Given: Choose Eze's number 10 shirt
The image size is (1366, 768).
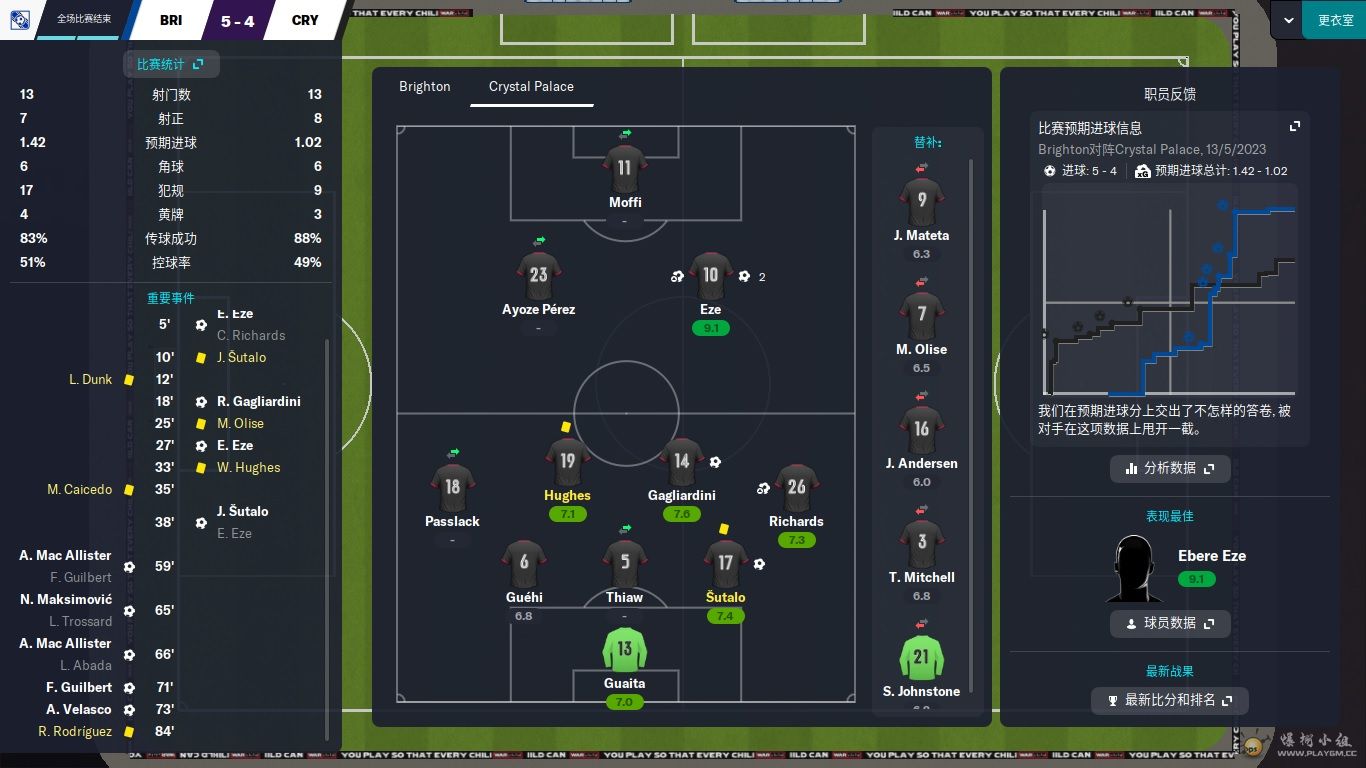Looking at the screenshot, I should point(710,276).
